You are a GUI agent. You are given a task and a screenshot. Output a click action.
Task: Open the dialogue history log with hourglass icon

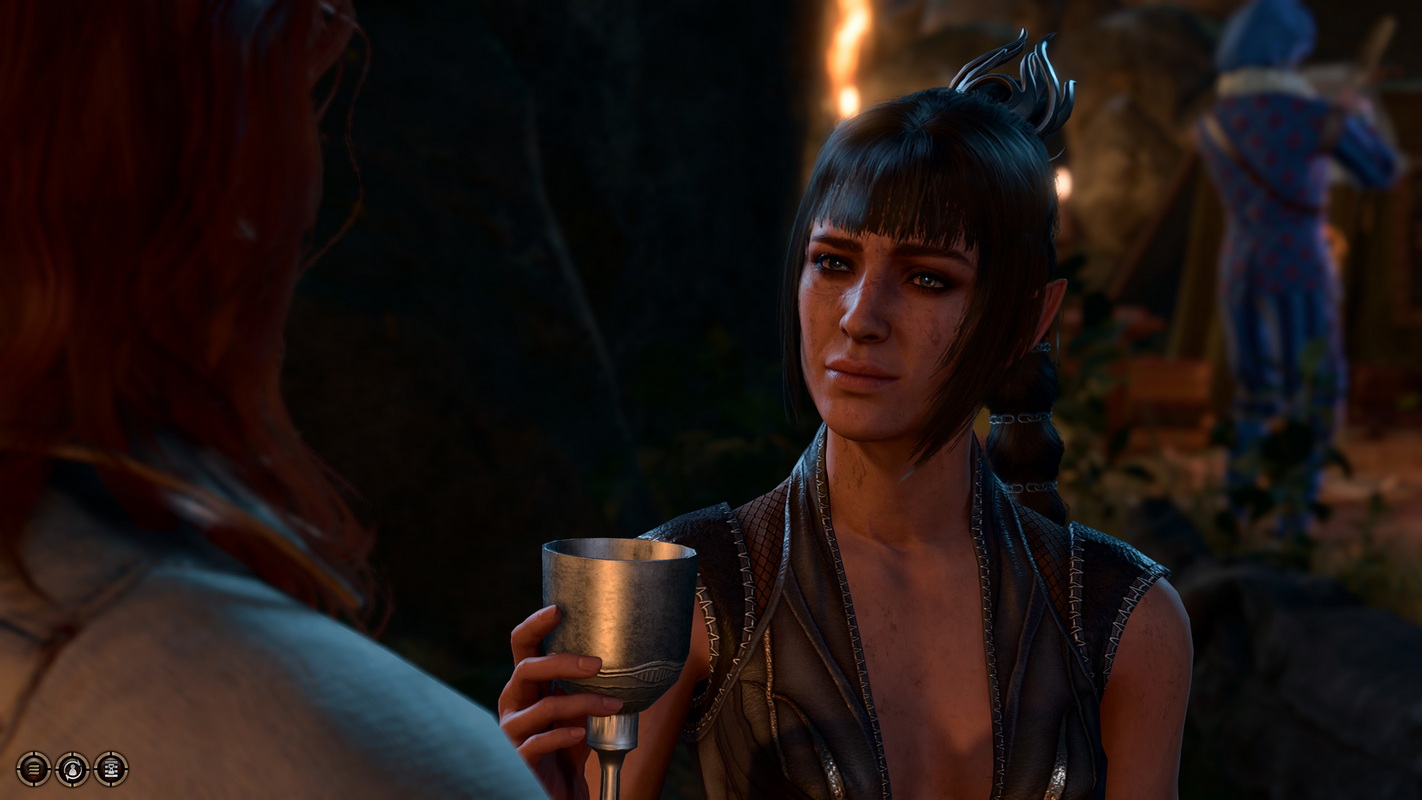pyautogui.click(x=111, y=768)
